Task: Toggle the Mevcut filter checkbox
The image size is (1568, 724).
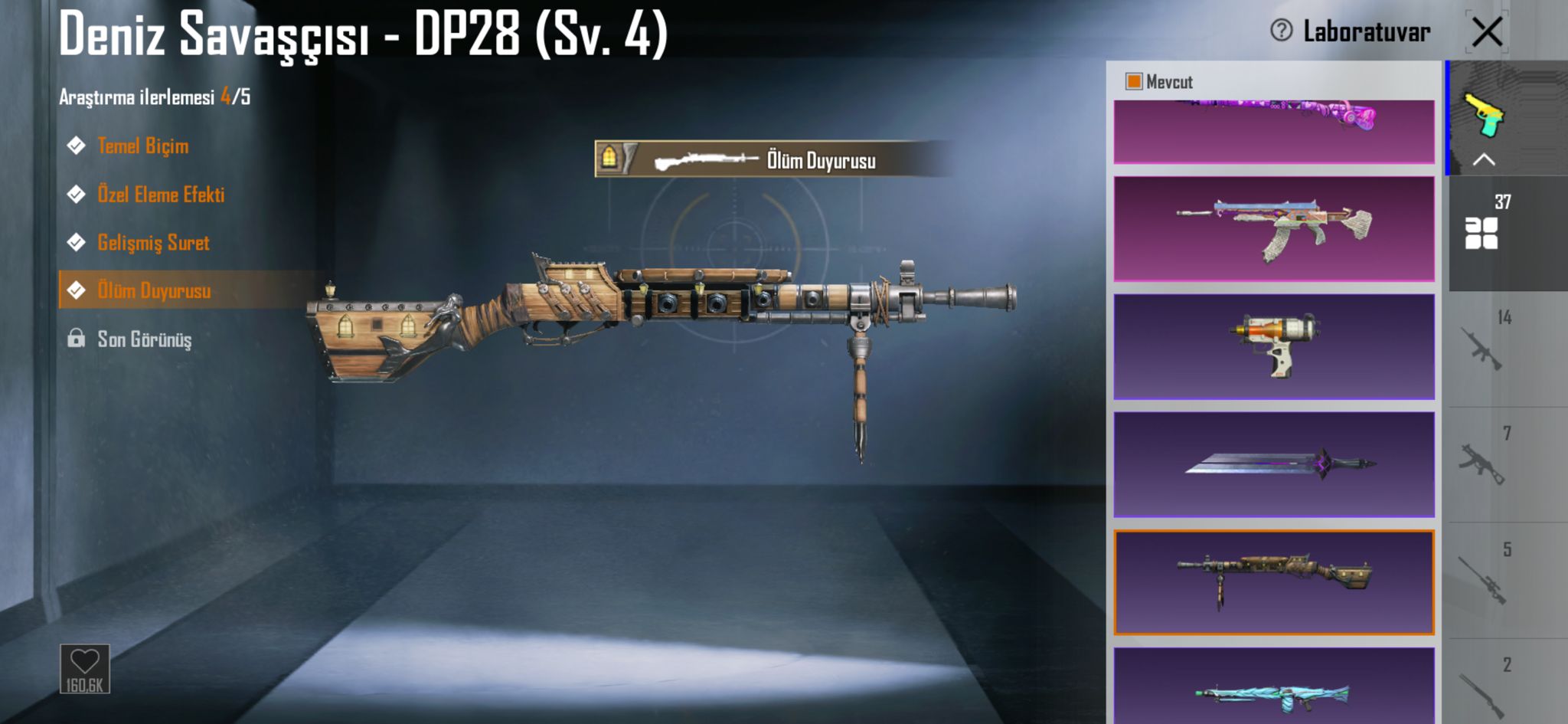Action: point(1134,81)
